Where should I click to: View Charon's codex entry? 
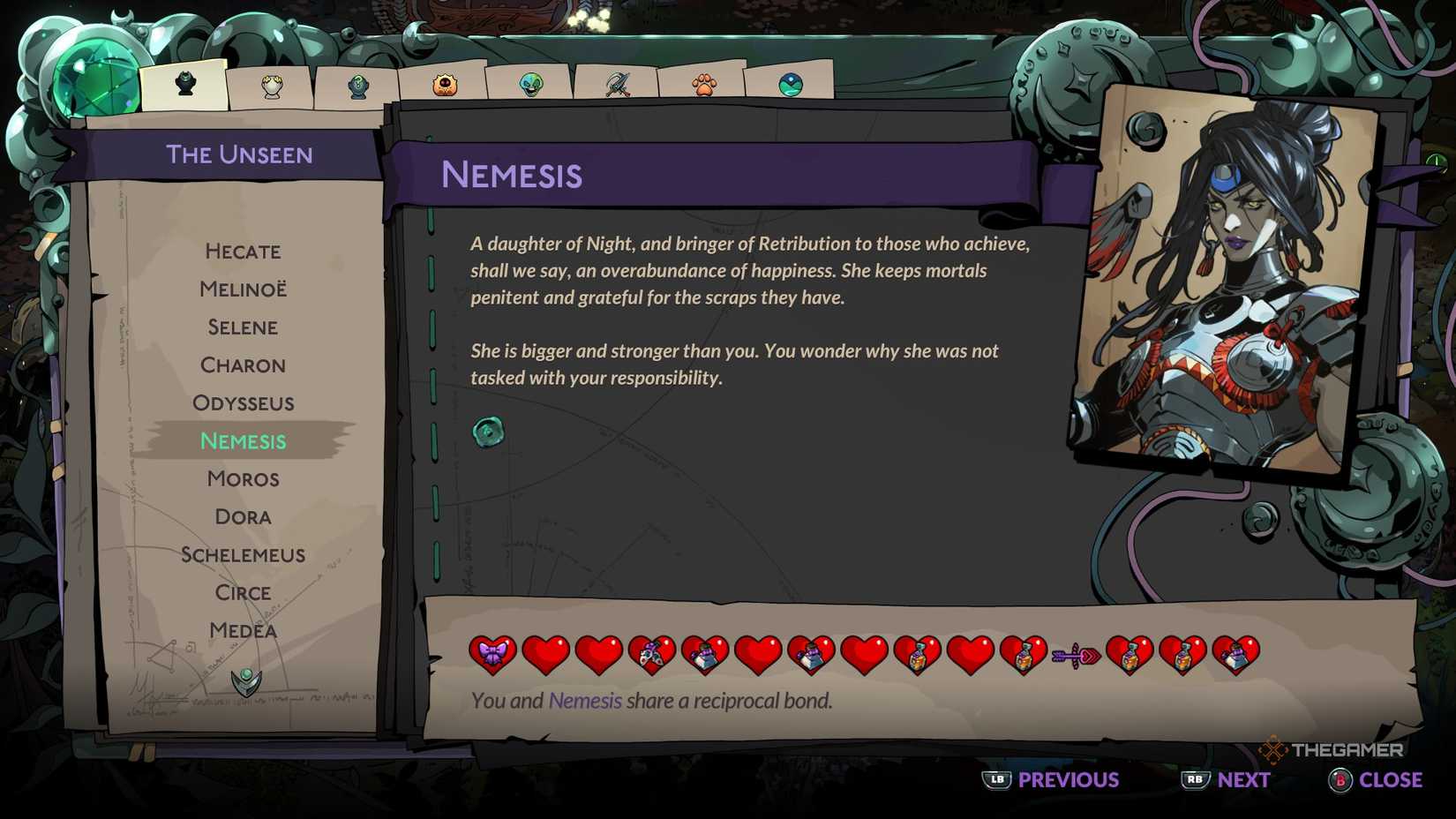point(243,365)
